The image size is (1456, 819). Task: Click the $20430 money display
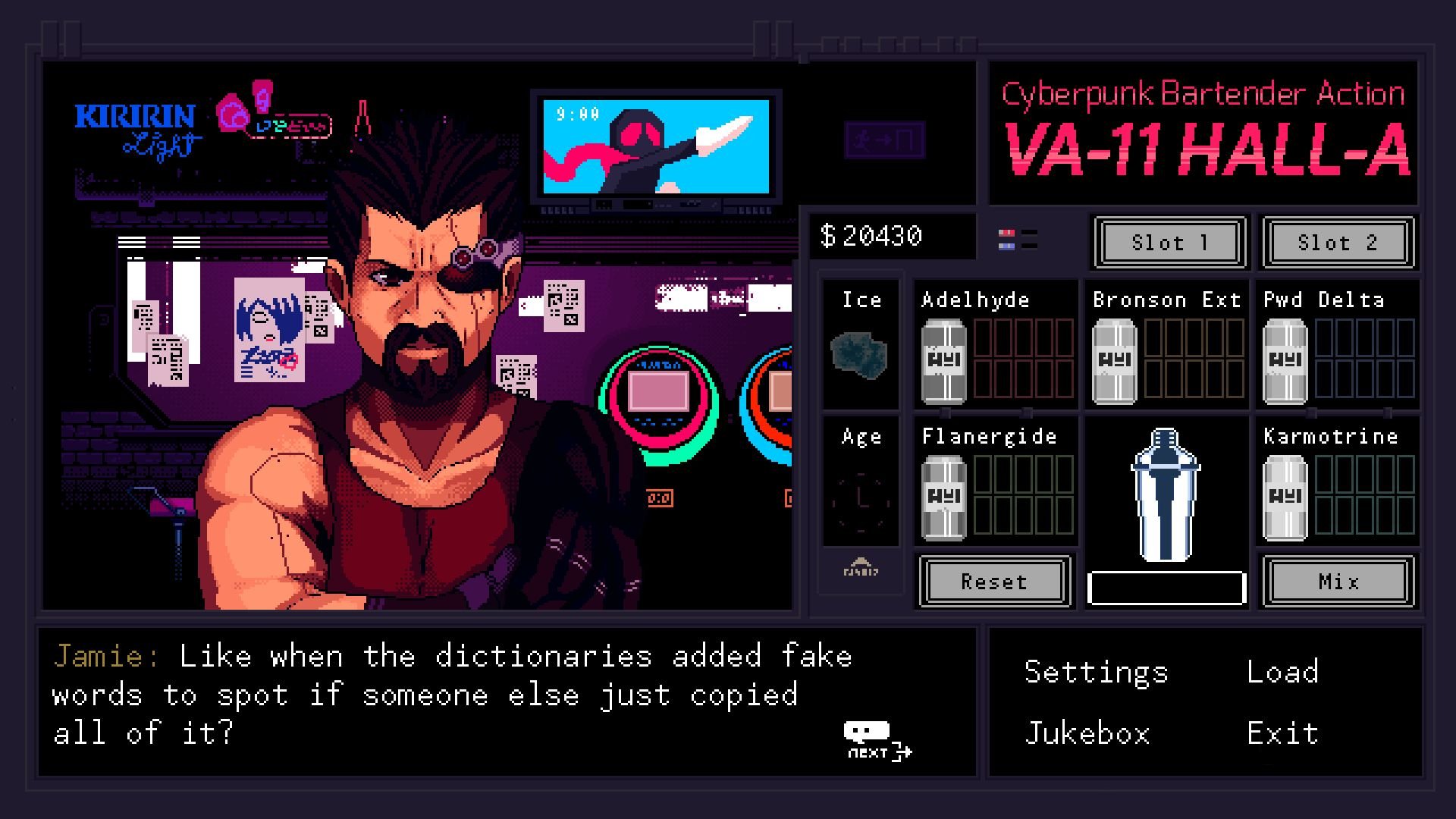coord(892,235)
